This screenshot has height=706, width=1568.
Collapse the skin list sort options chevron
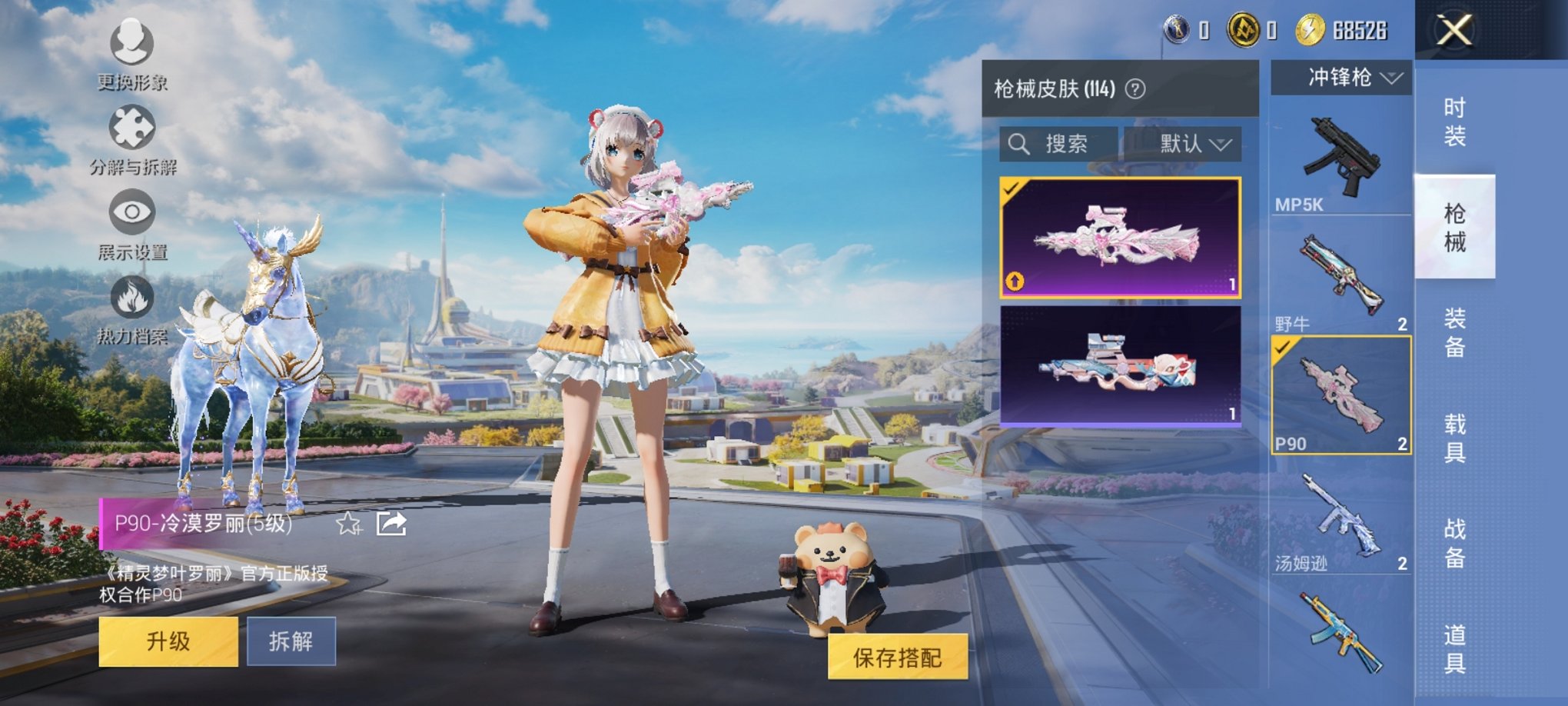(x=1222, y=144)
